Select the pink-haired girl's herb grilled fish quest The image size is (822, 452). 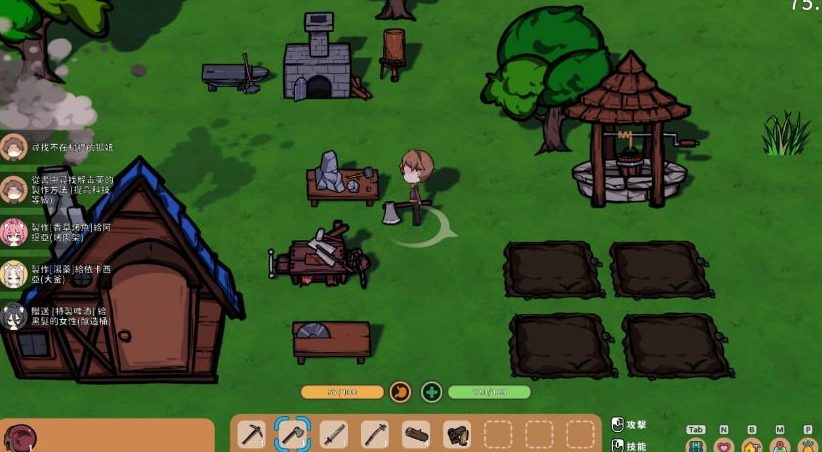(x=60, y=232)
